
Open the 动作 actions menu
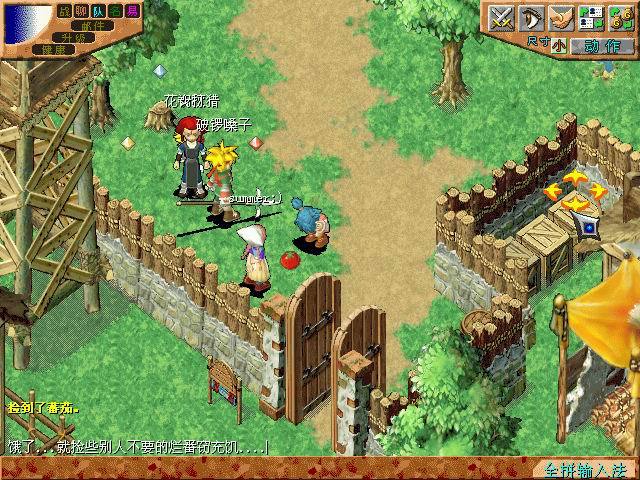click(x=601, y=45)
